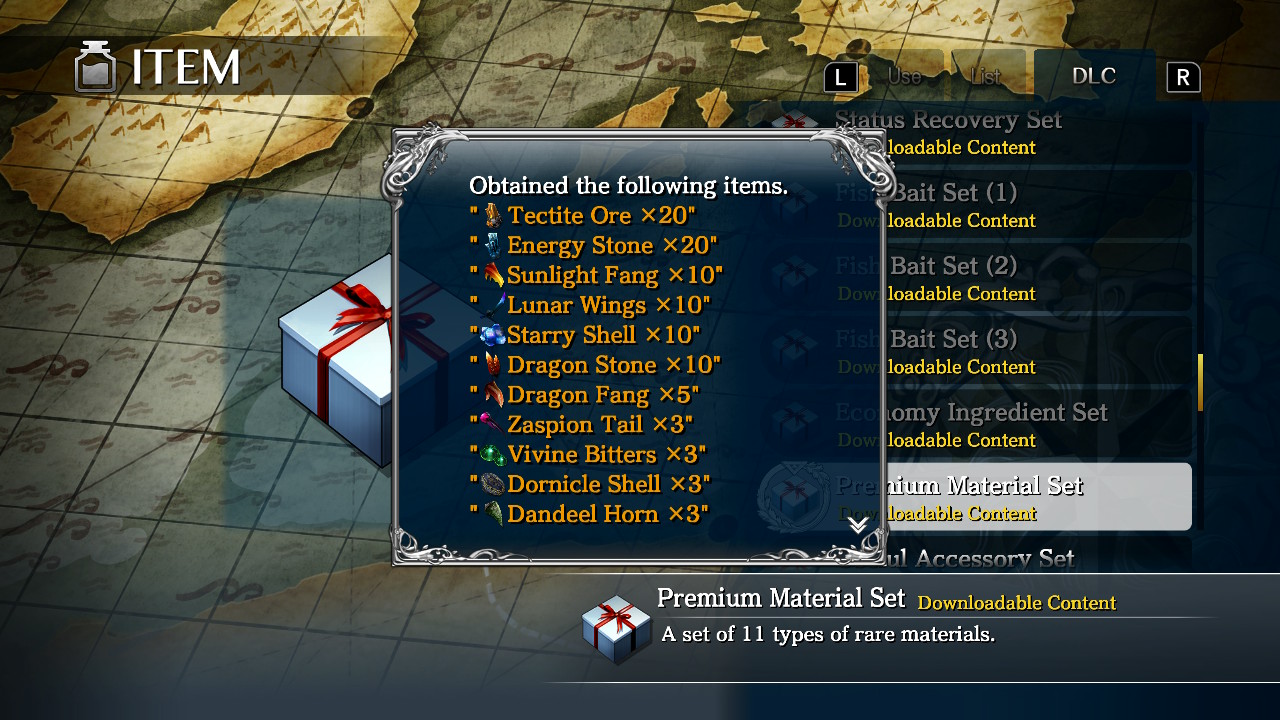
Task: Click the Tectite Ore item icon
Action: tap(494, 214)
